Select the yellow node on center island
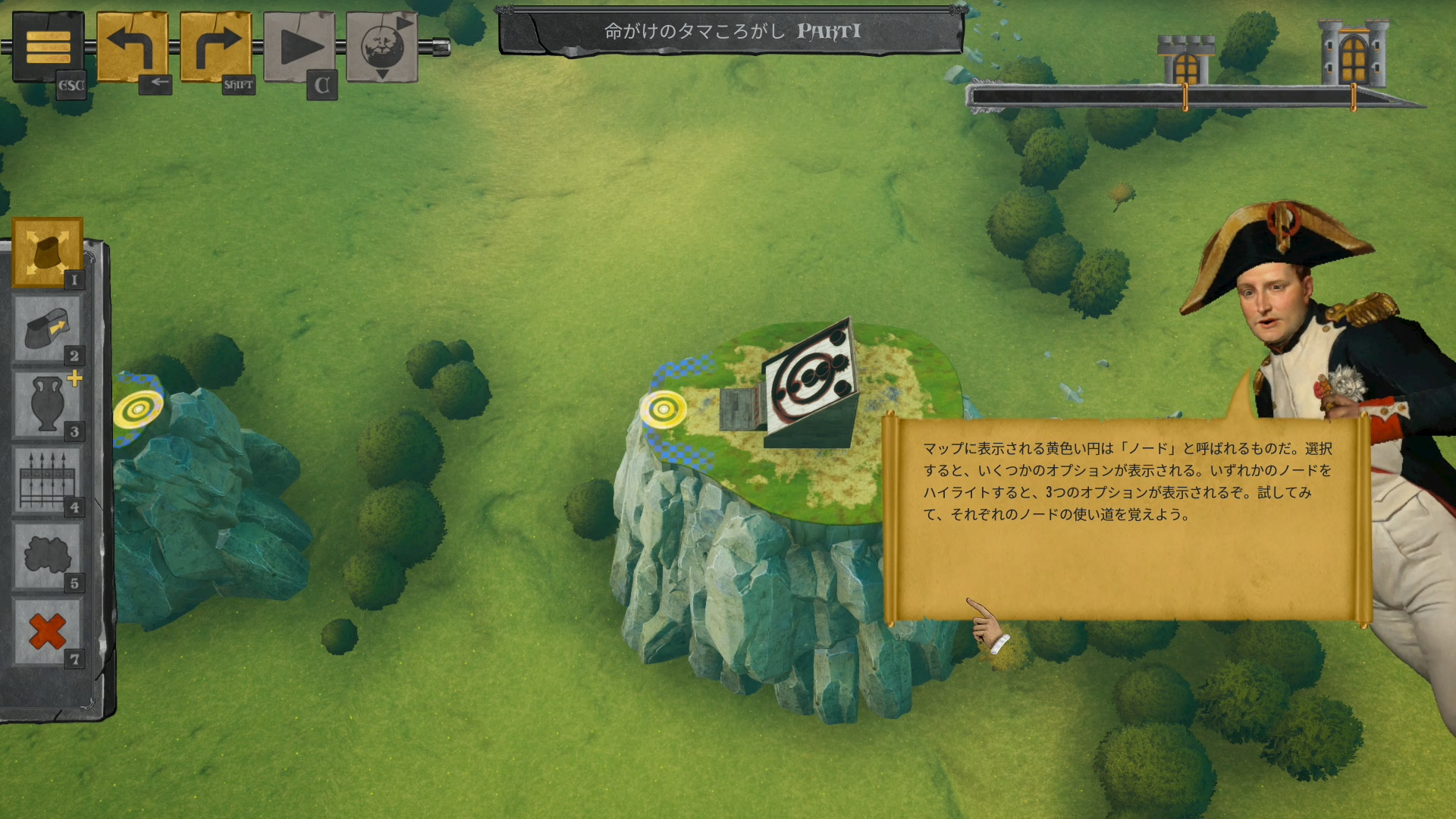 tap(664, 409)
